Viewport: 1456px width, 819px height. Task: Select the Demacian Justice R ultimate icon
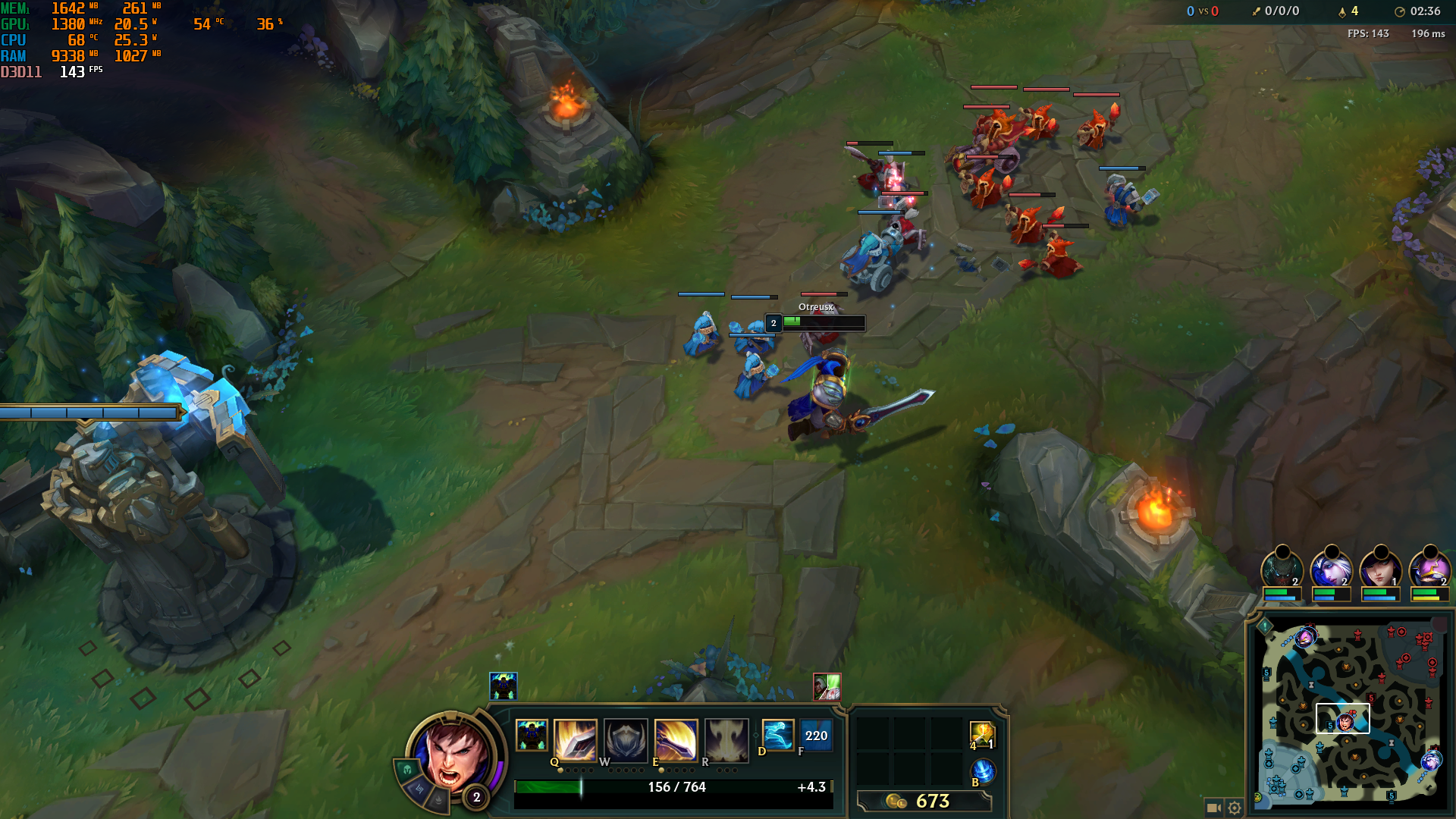pyautogui.click(x=726, y=739)
